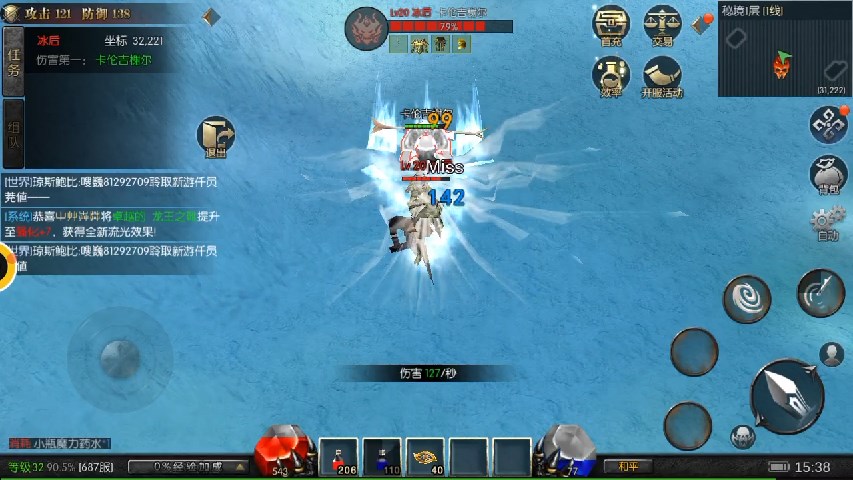Toggle 自动 auto-battle gear button
853x480 pixels.
[827, 224]
